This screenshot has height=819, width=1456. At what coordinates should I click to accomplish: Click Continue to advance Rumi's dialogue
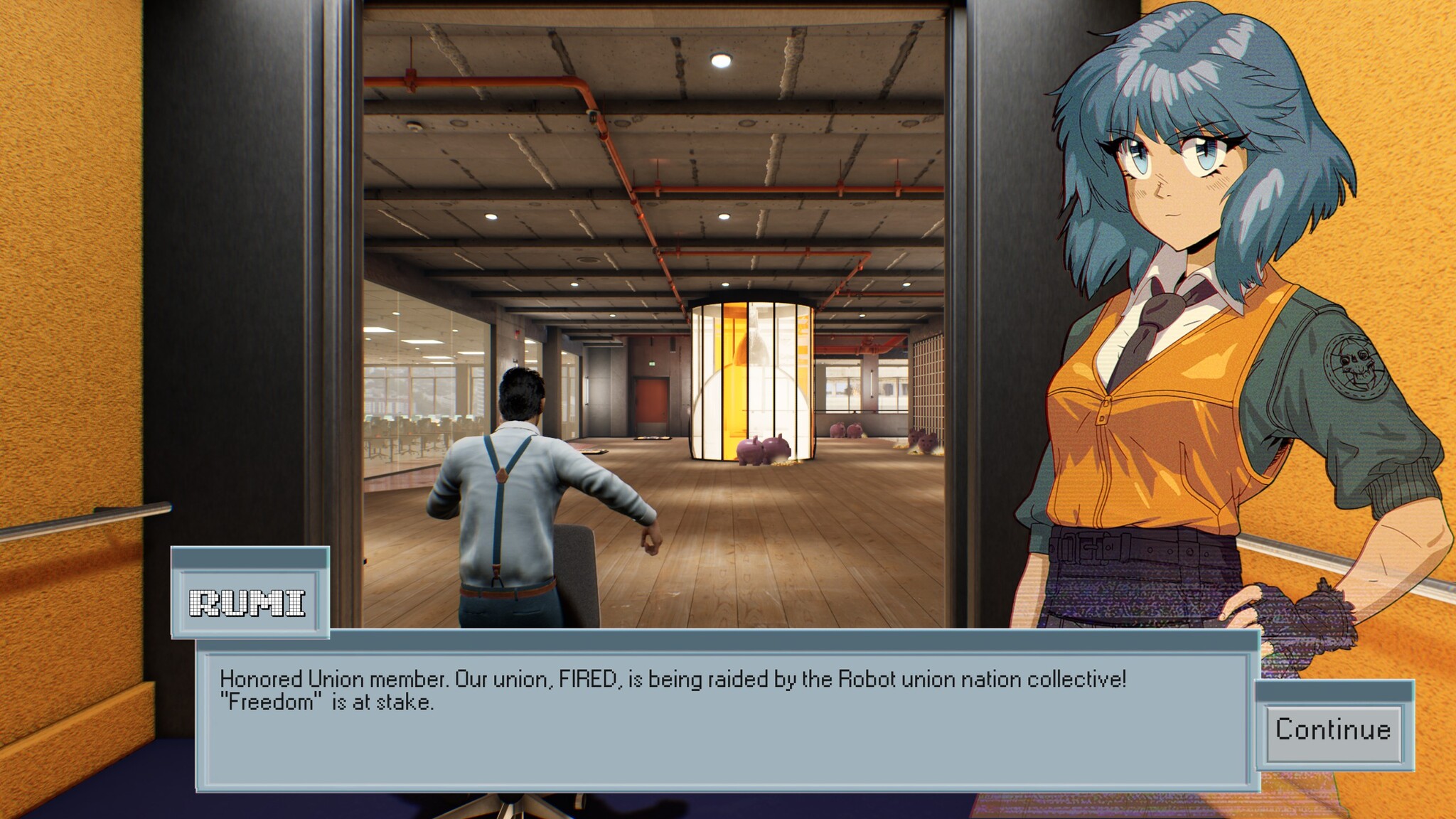[x=1333, y=730]
